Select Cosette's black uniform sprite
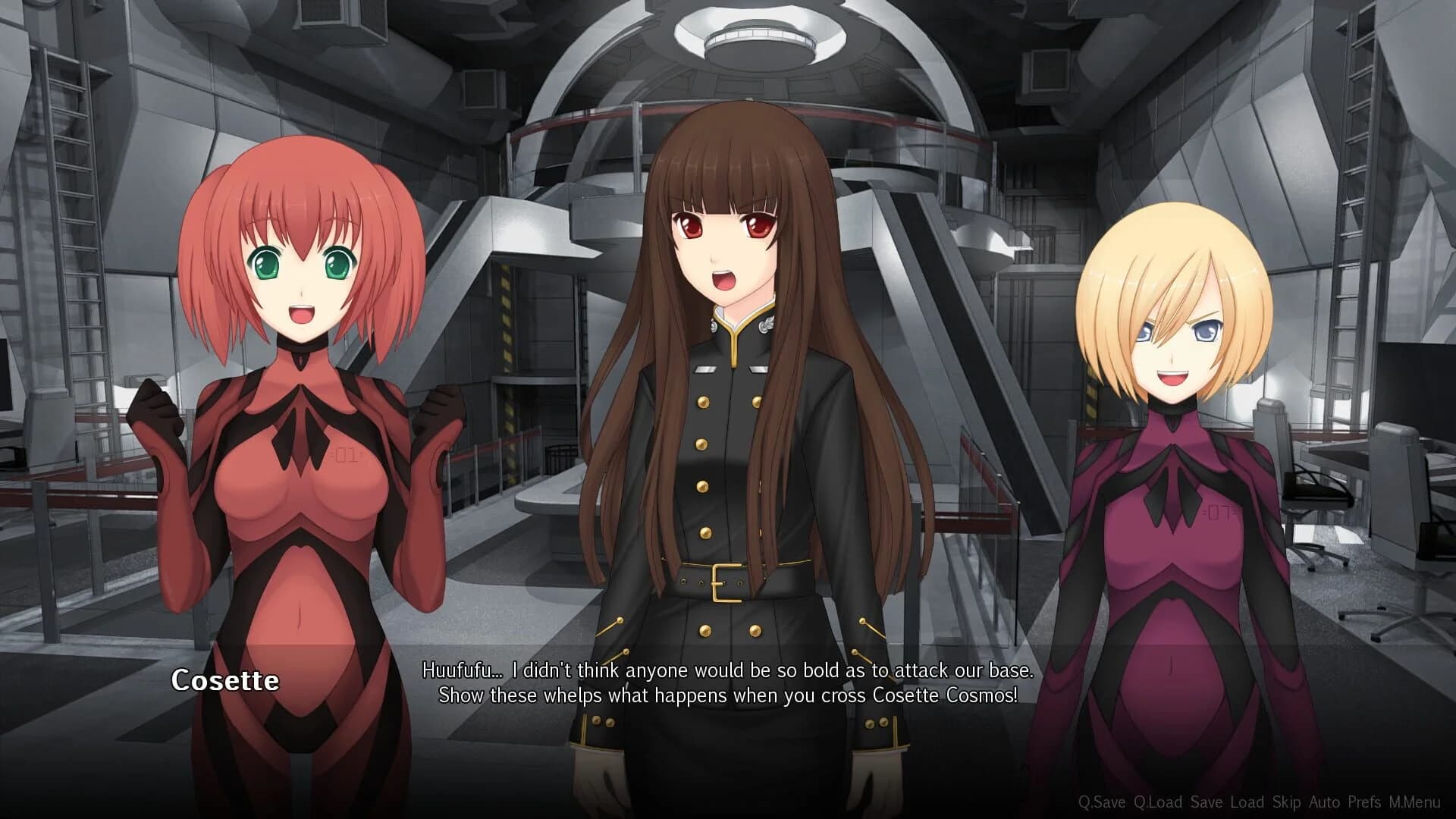 pyautogui.click(x=728, y=455)
